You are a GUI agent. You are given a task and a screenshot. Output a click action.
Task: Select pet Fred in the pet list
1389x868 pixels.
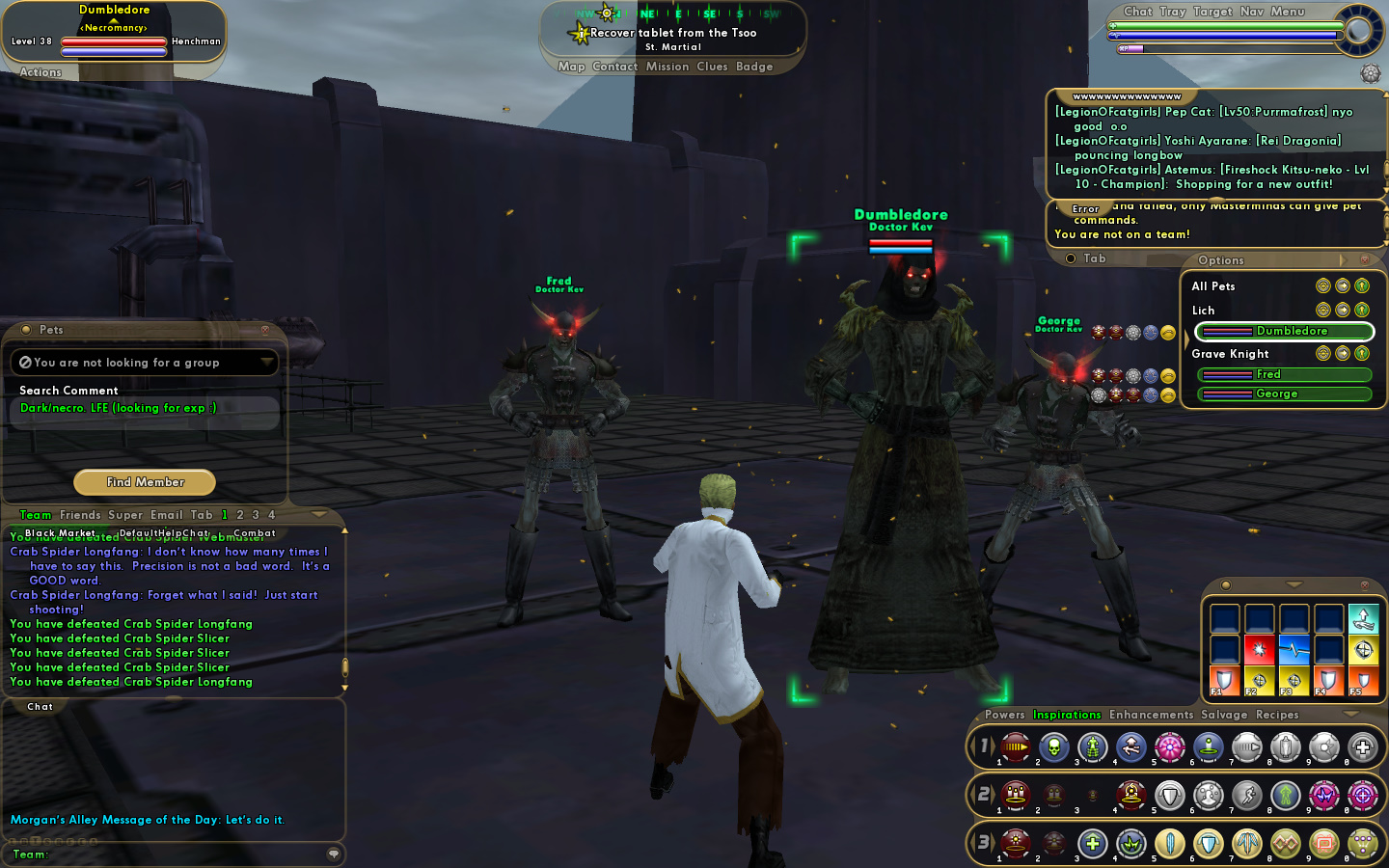(x=1285, y=374)
